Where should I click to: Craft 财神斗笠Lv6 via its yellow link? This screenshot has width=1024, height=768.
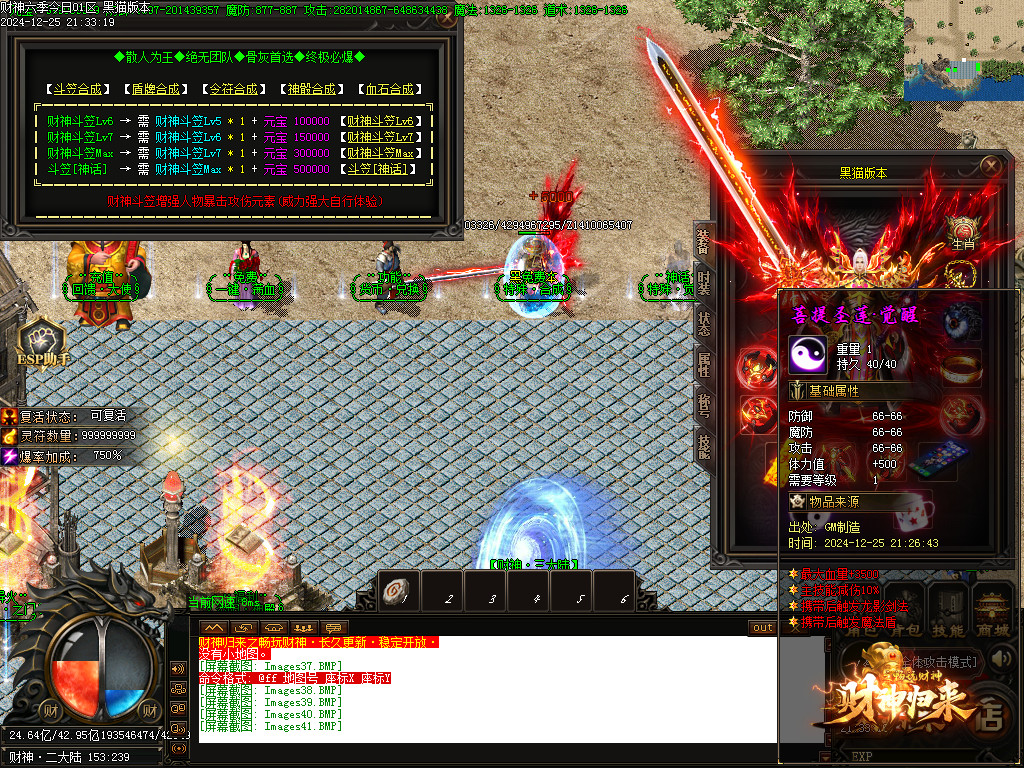coord(386,121)
